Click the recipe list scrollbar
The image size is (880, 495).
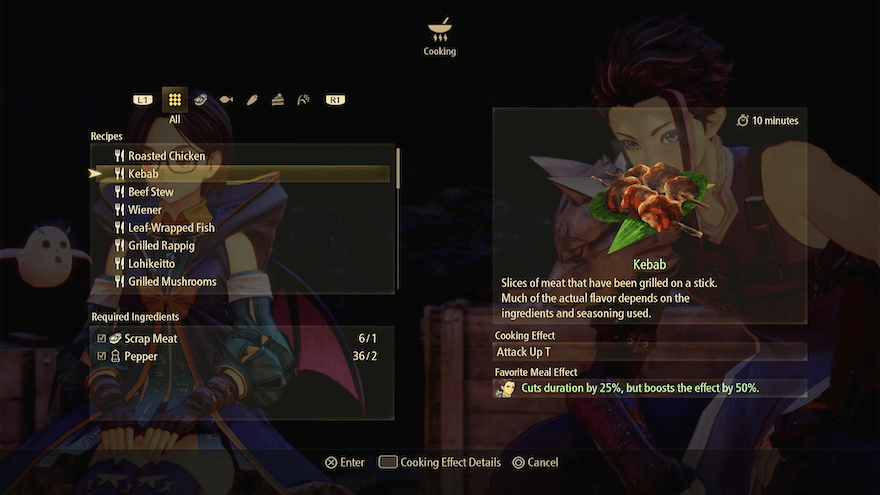click(x=398, y=168)
